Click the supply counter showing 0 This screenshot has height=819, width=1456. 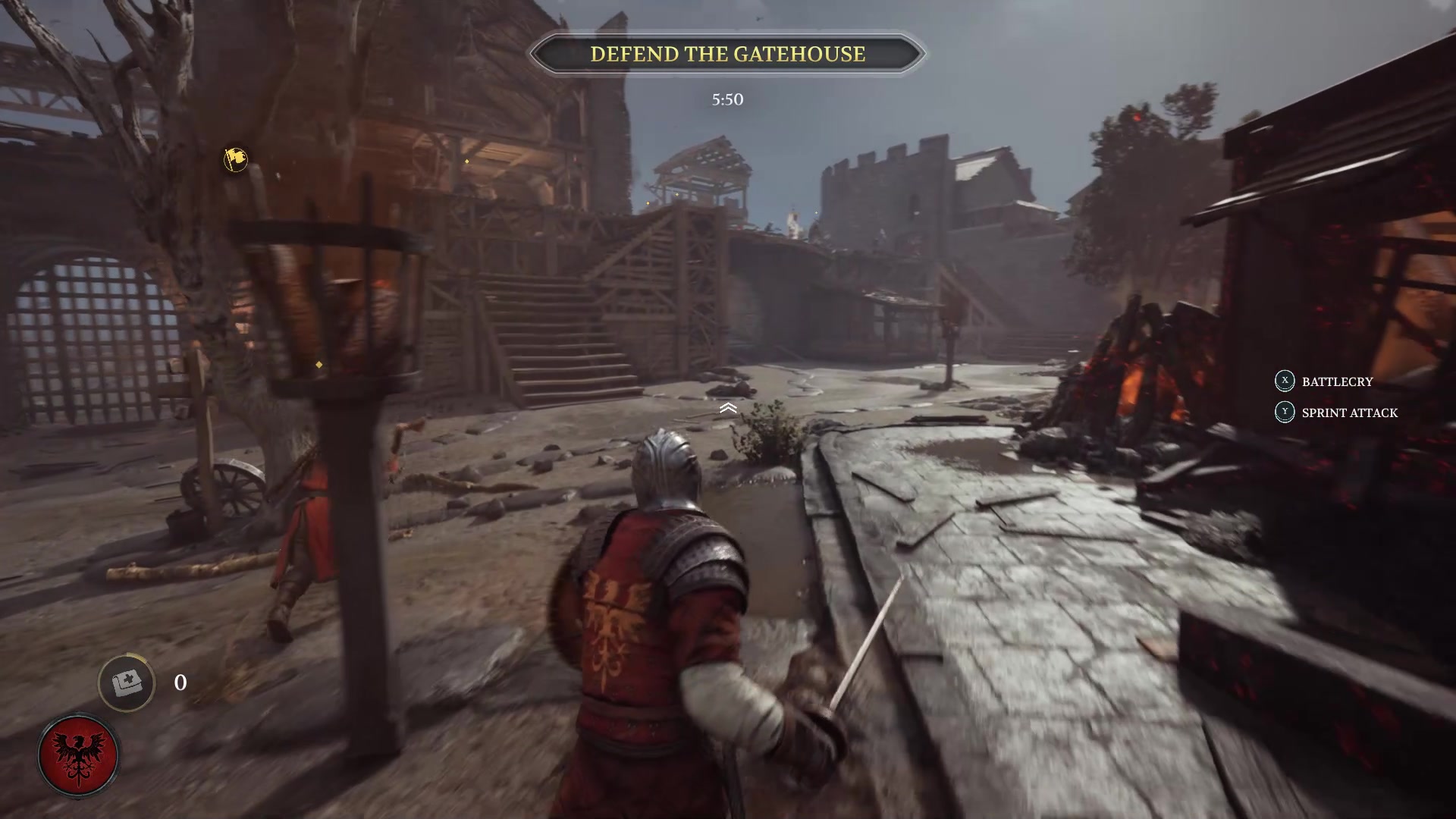point(180,682)
